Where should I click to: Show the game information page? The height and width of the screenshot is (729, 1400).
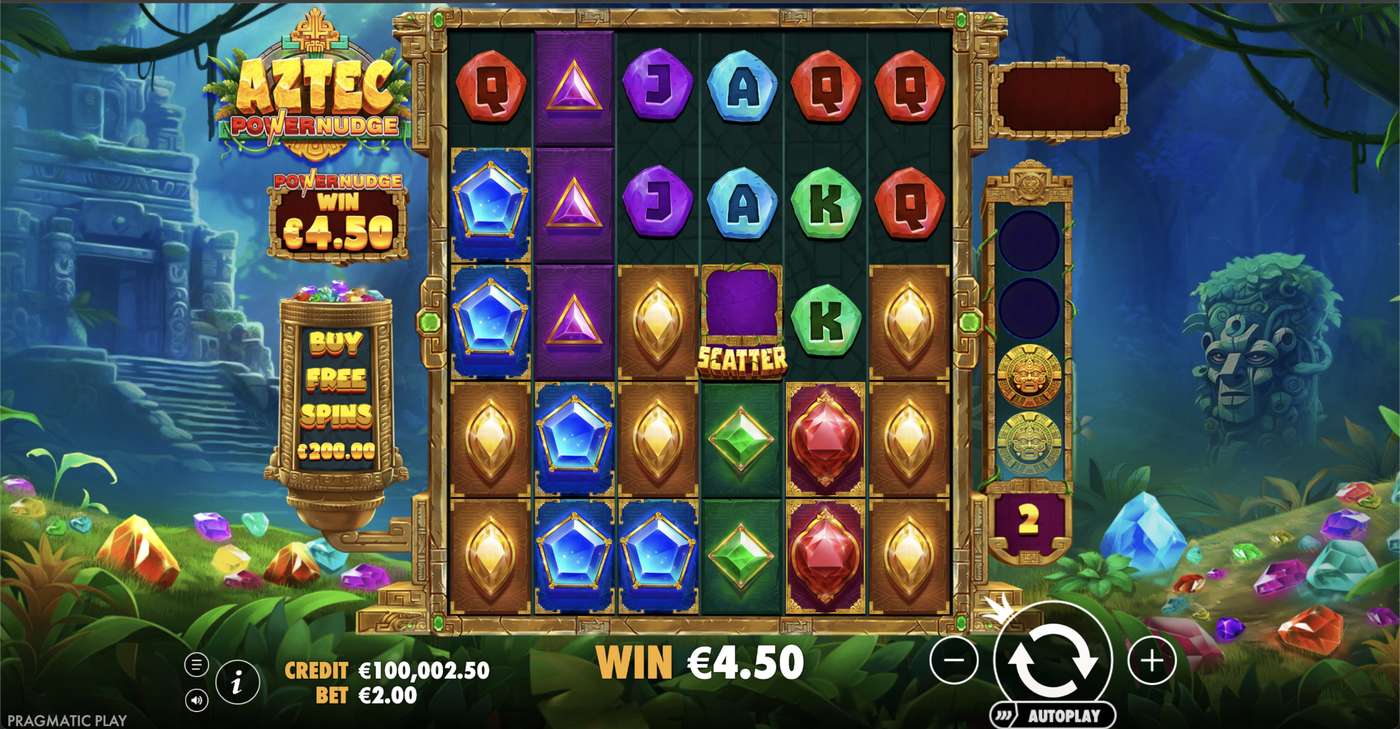coord(238,683)
